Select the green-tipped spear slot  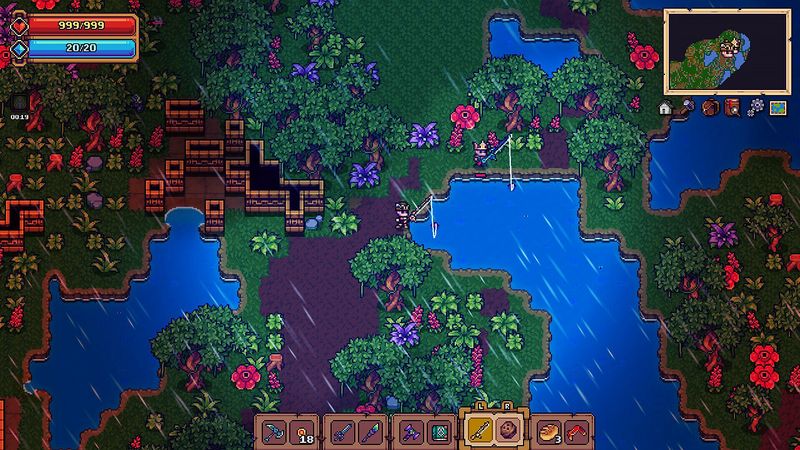click(x=367, y=432)
